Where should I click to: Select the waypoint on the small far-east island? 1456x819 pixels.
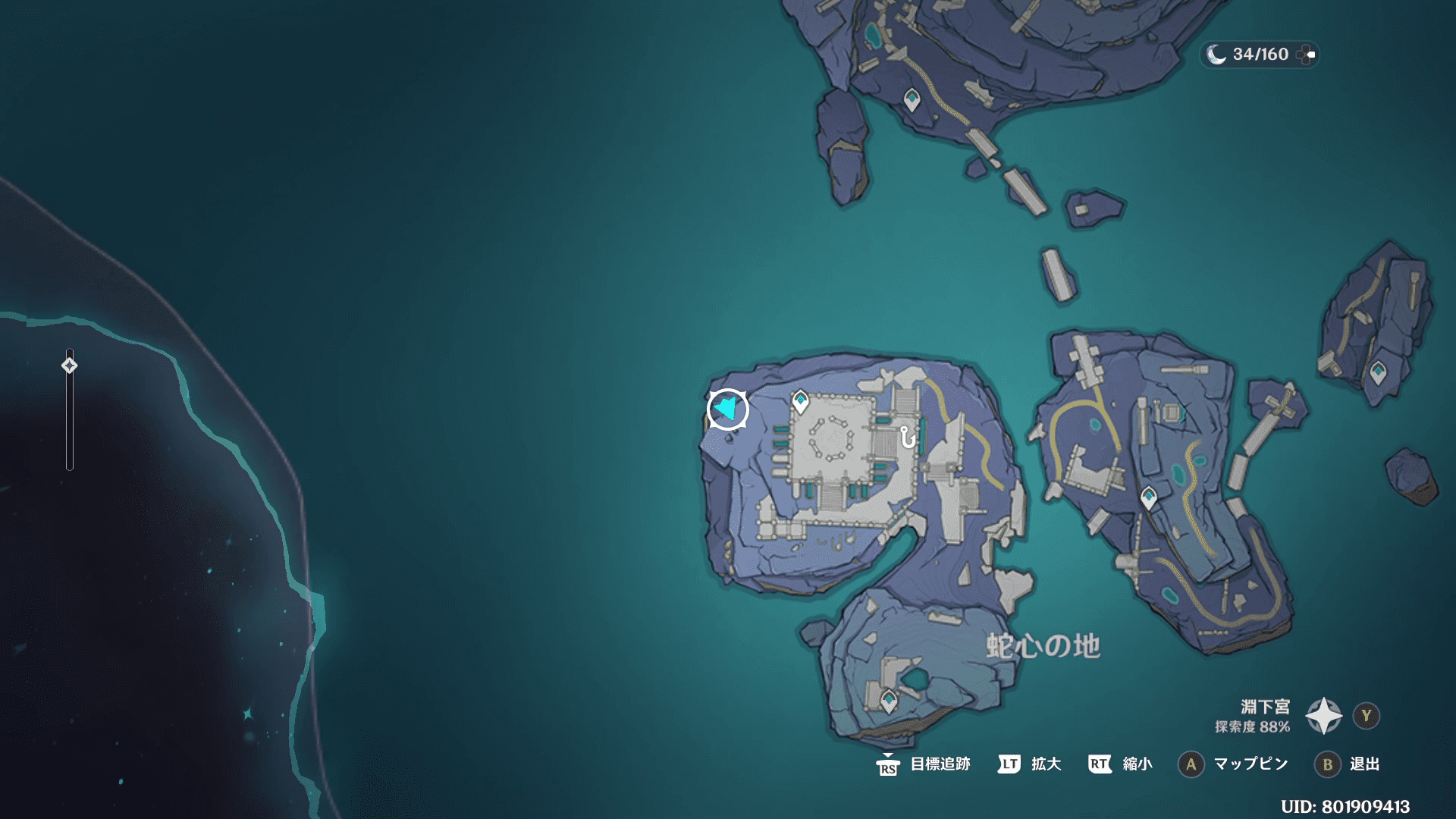(1378, 372)
